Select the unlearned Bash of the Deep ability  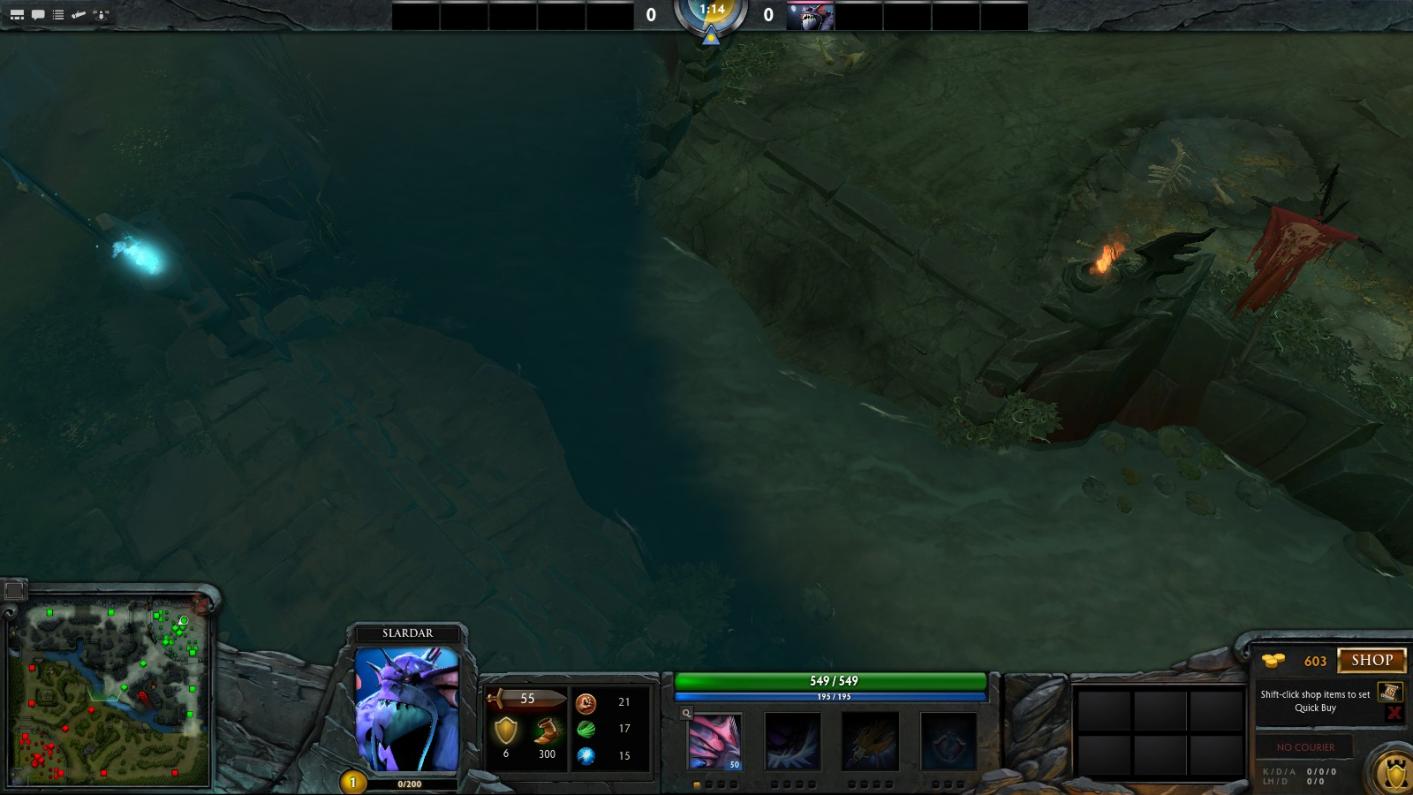point(870,741)
